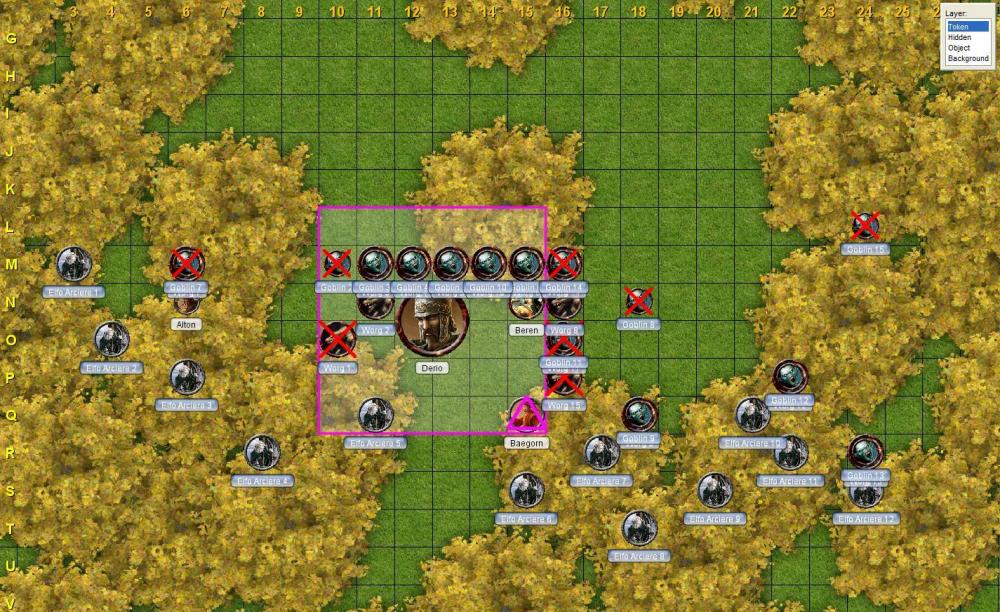Select the defeated Goblin 15 token

click(865, 226)
